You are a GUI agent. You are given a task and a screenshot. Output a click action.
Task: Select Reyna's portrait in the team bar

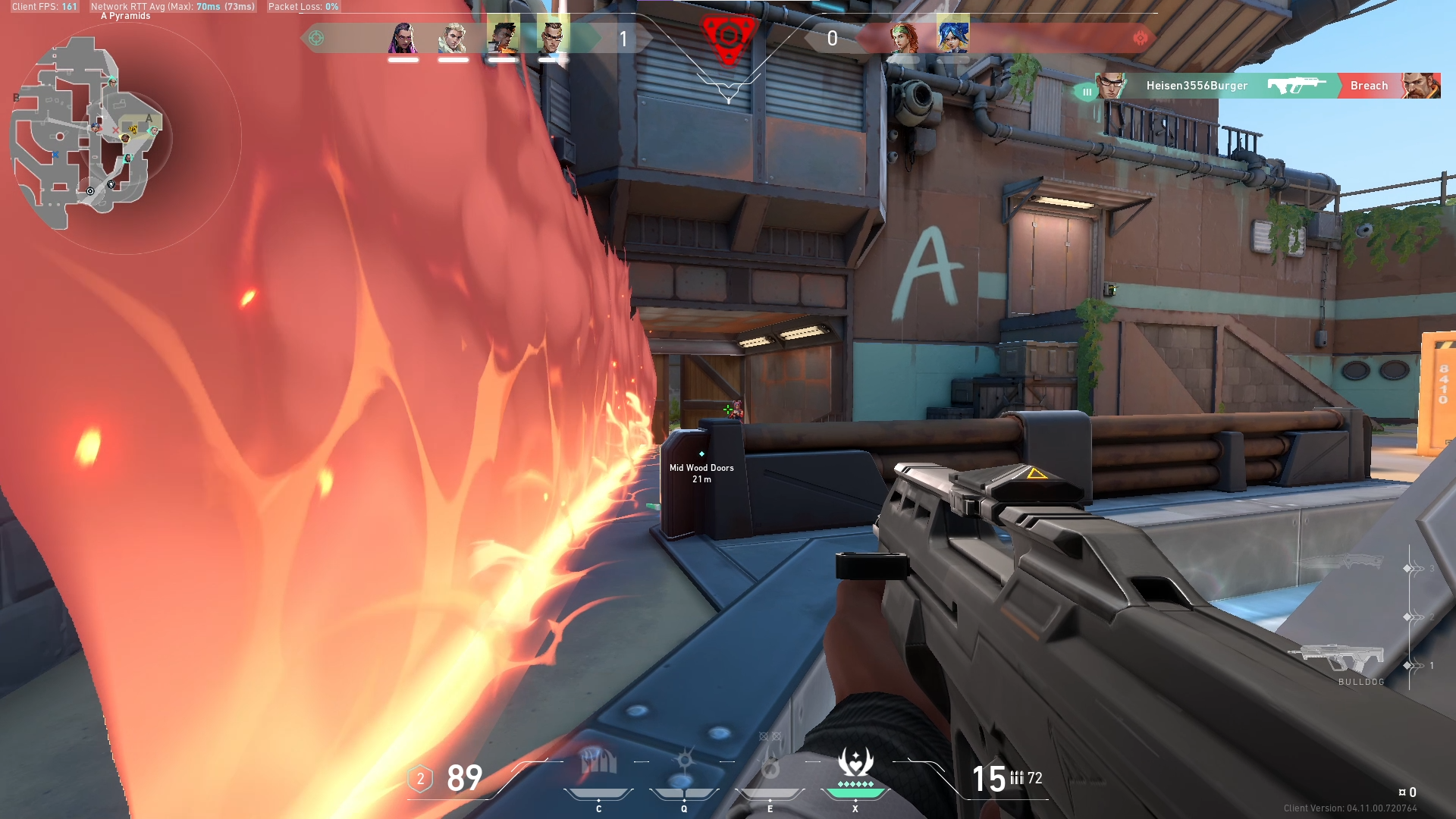(x=403, y=37)
